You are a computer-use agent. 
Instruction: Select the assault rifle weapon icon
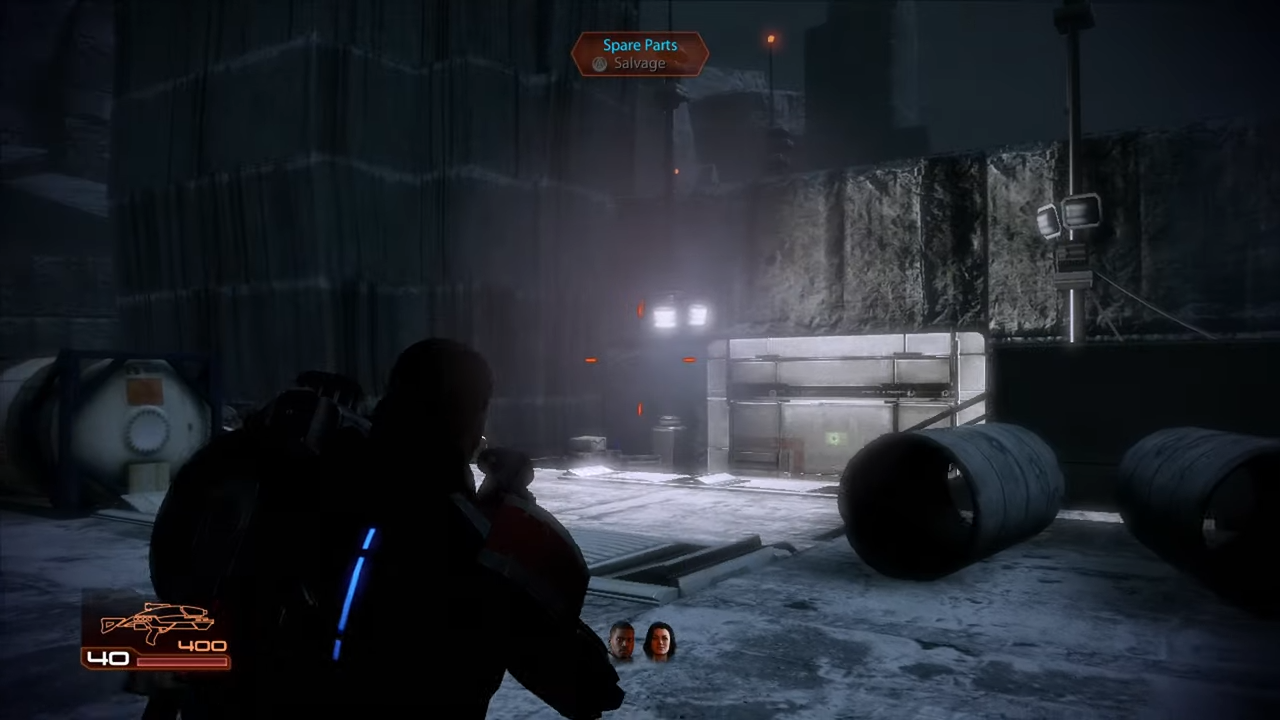(x=155, y=622)
